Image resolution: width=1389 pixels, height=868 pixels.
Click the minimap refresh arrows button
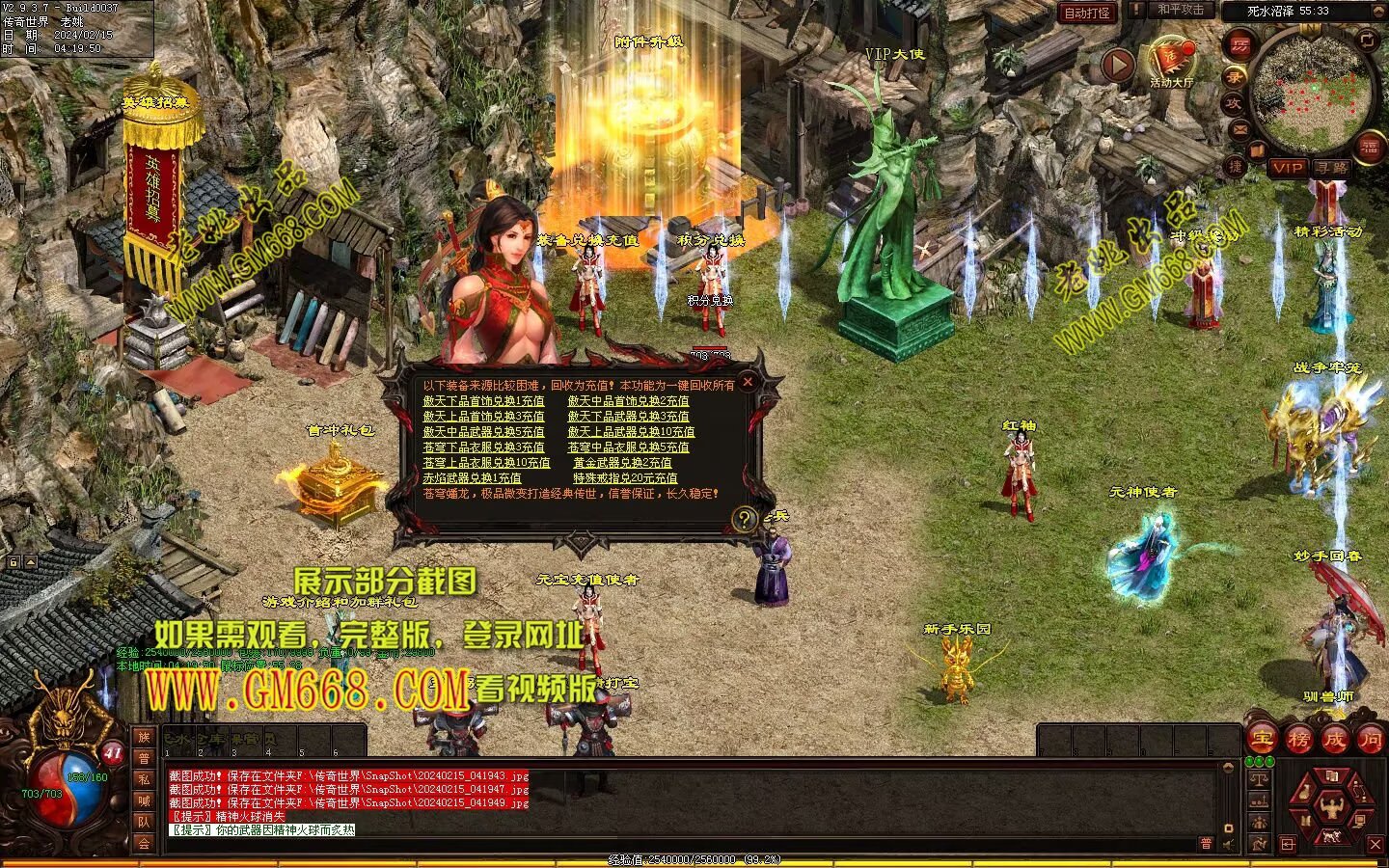coord(1368,40)
